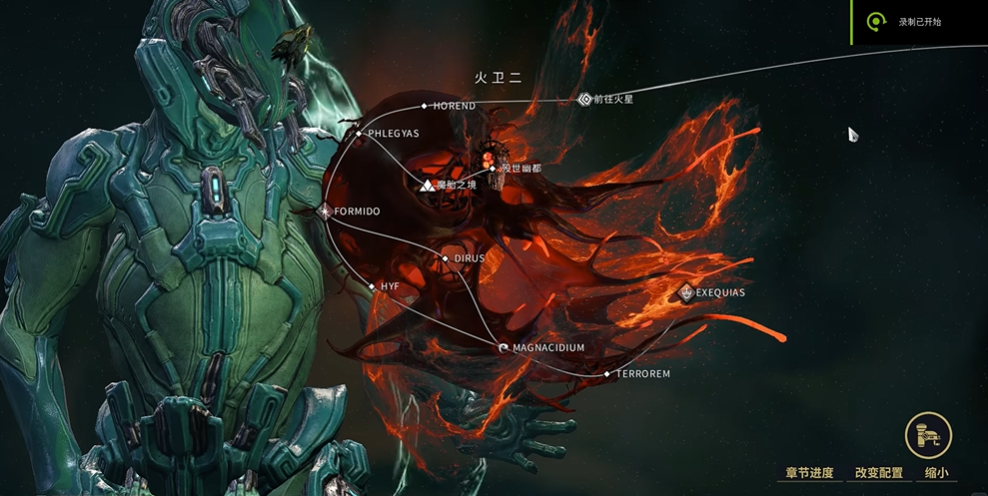Viewport: 988px width, 496px height.
Task: Select the TERROREM mission node
Action: pos(606,373)
